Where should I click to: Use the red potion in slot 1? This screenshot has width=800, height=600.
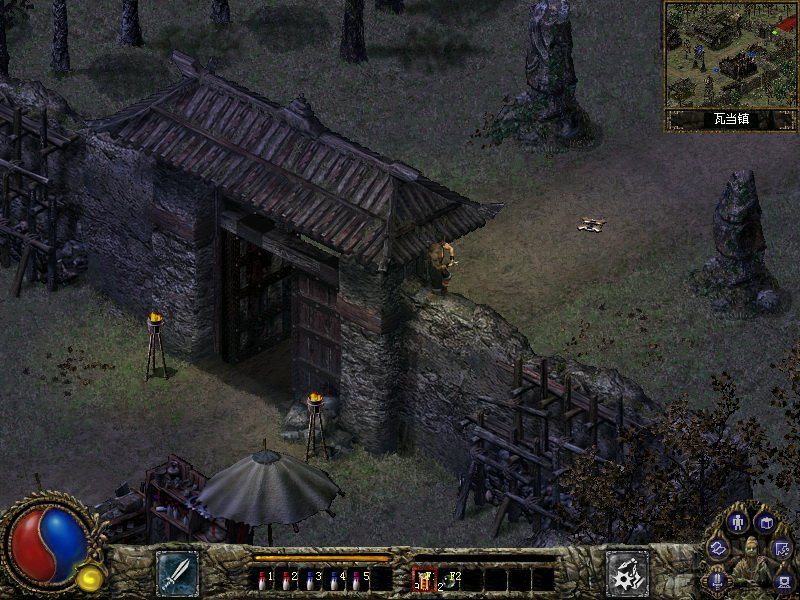click(263, 578)
